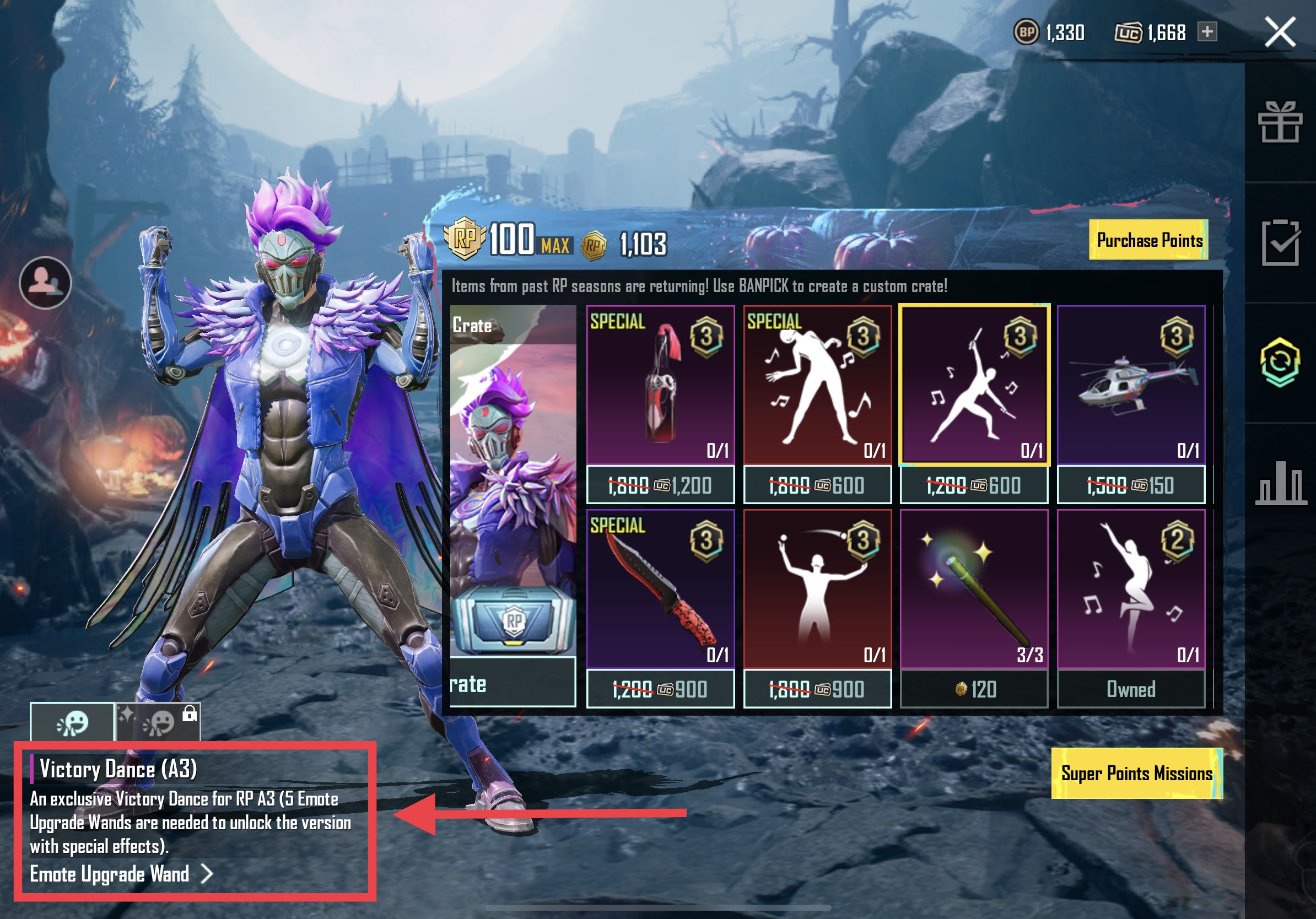Select the Molotov cocktail skin item
1316x919 pixels.
point(660,385)
